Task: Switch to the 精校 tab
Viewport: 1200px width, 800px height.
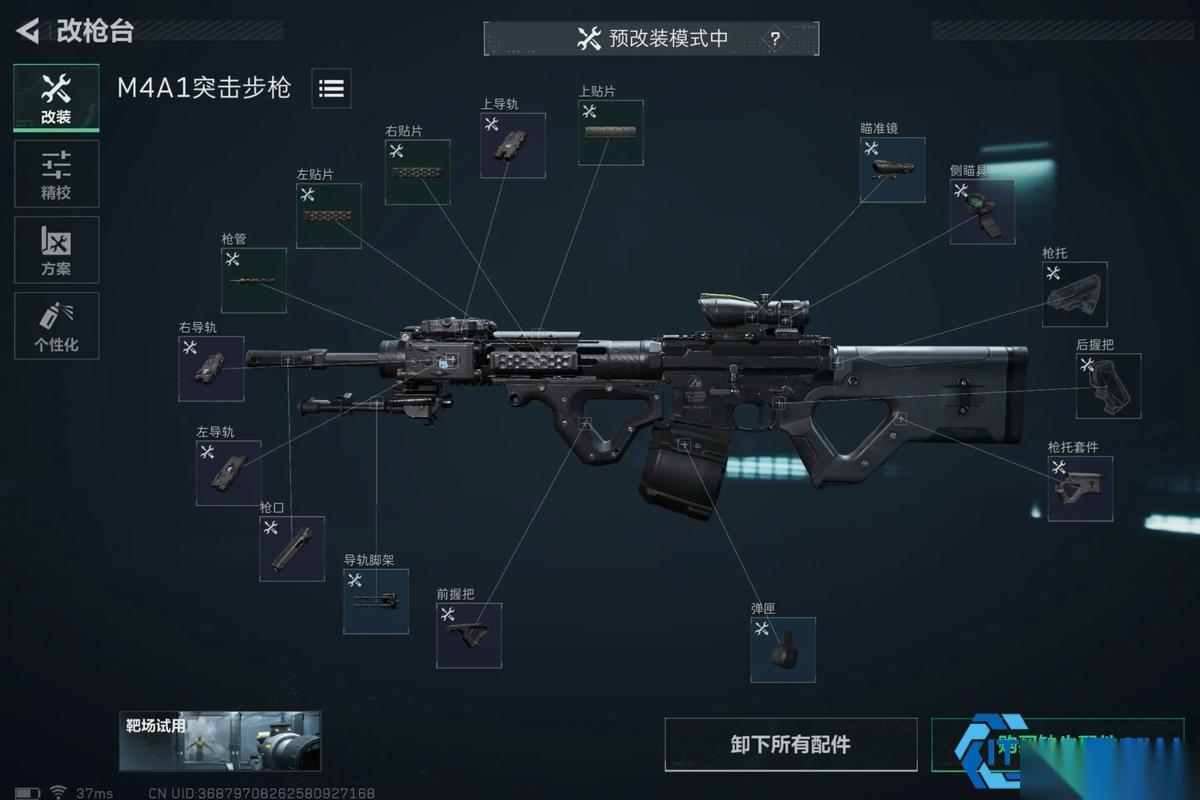Action: point(56,174)
